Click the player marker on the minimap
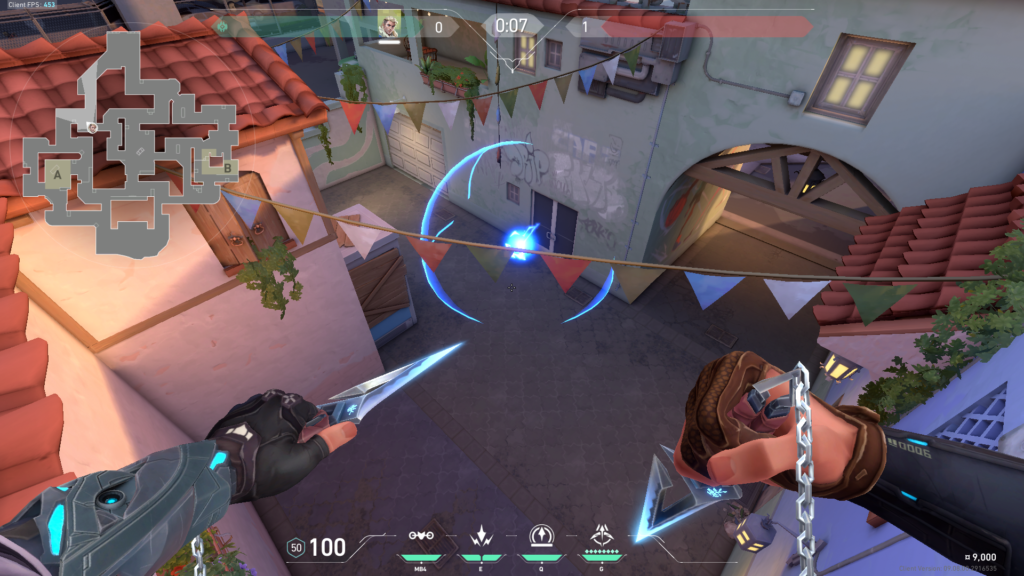1024x576 pixels. pyautogui.click(x=92, y=127)
